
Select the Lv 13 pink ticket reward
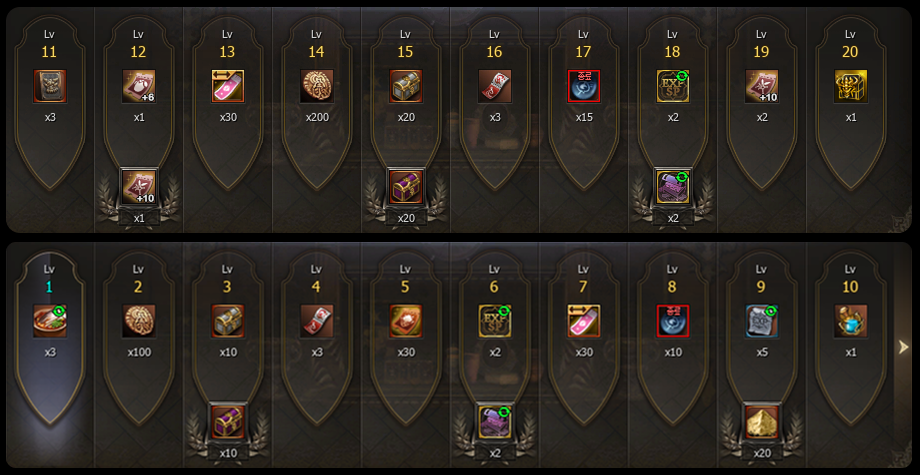pos(227,86)
